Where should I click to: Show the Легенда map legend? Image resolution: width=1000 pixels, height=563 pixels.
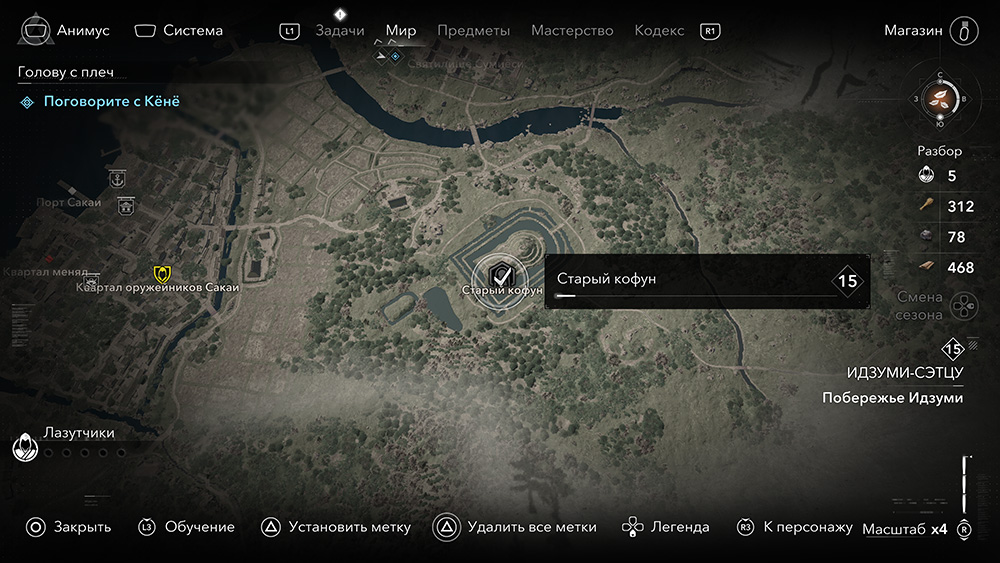point(666,527)
